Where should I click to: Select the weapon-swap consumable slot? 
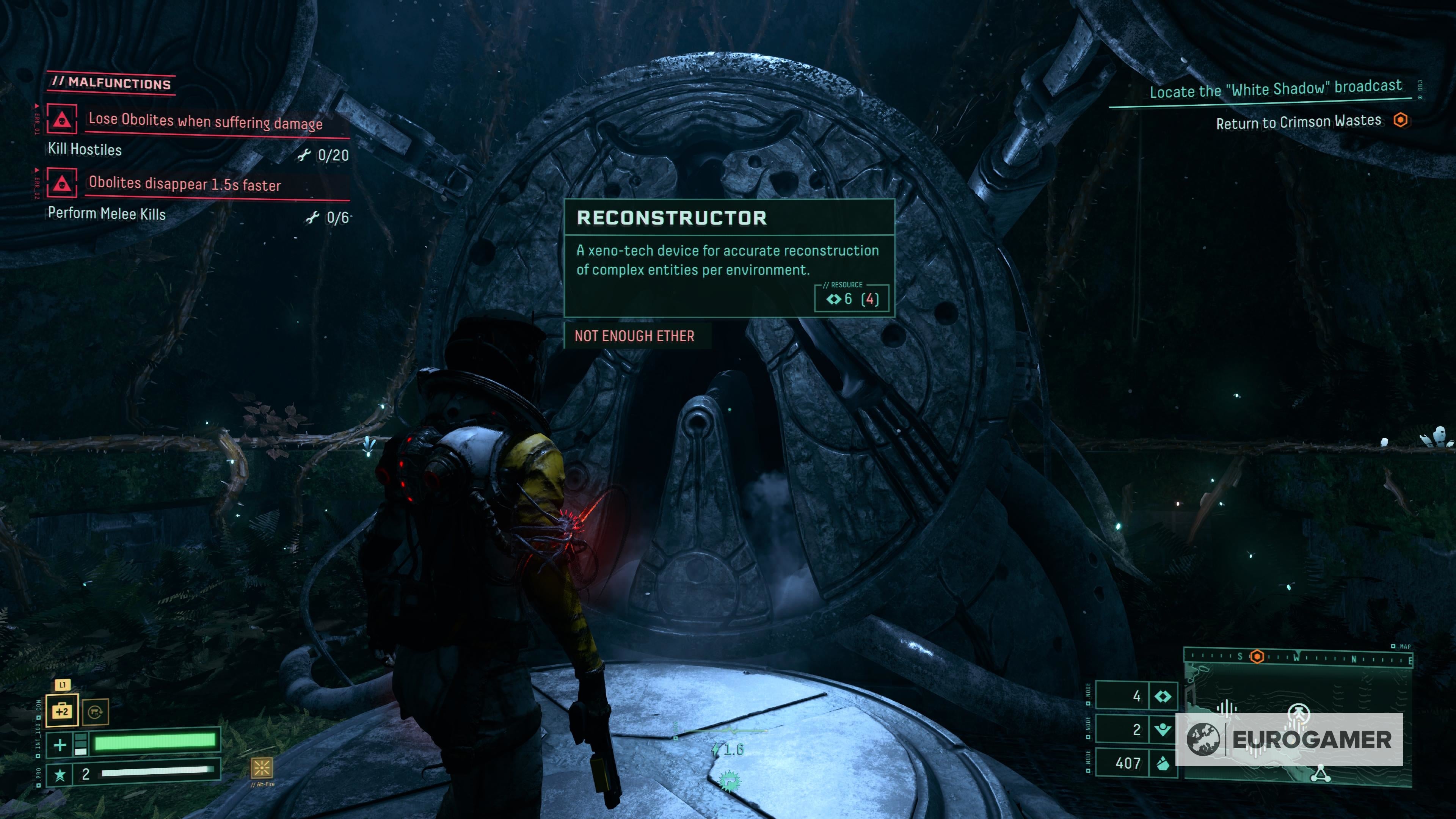pos(95,712)
